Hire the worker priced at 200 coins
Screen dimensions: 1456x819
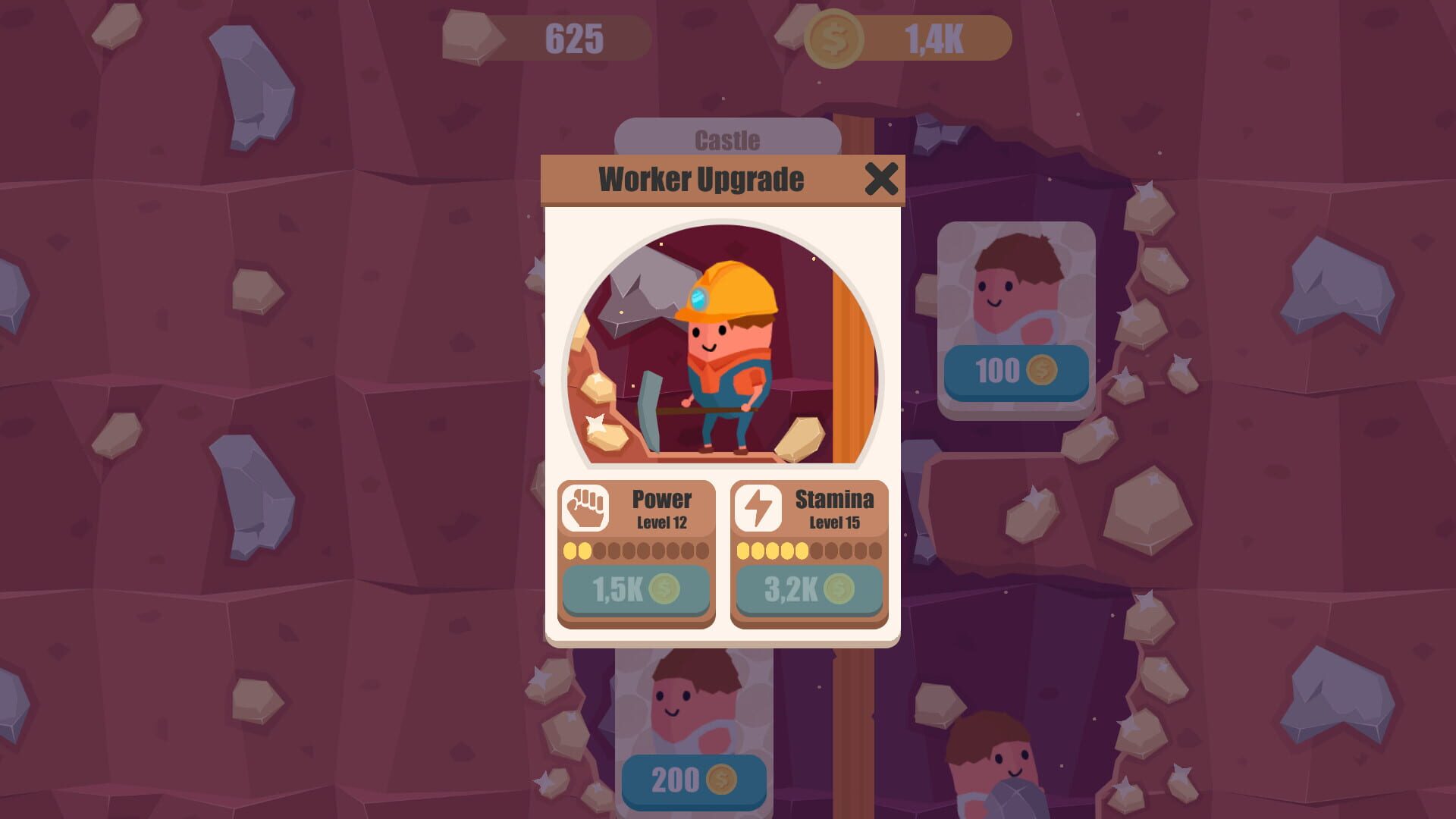pyautogui.click(x=692, y=780)
